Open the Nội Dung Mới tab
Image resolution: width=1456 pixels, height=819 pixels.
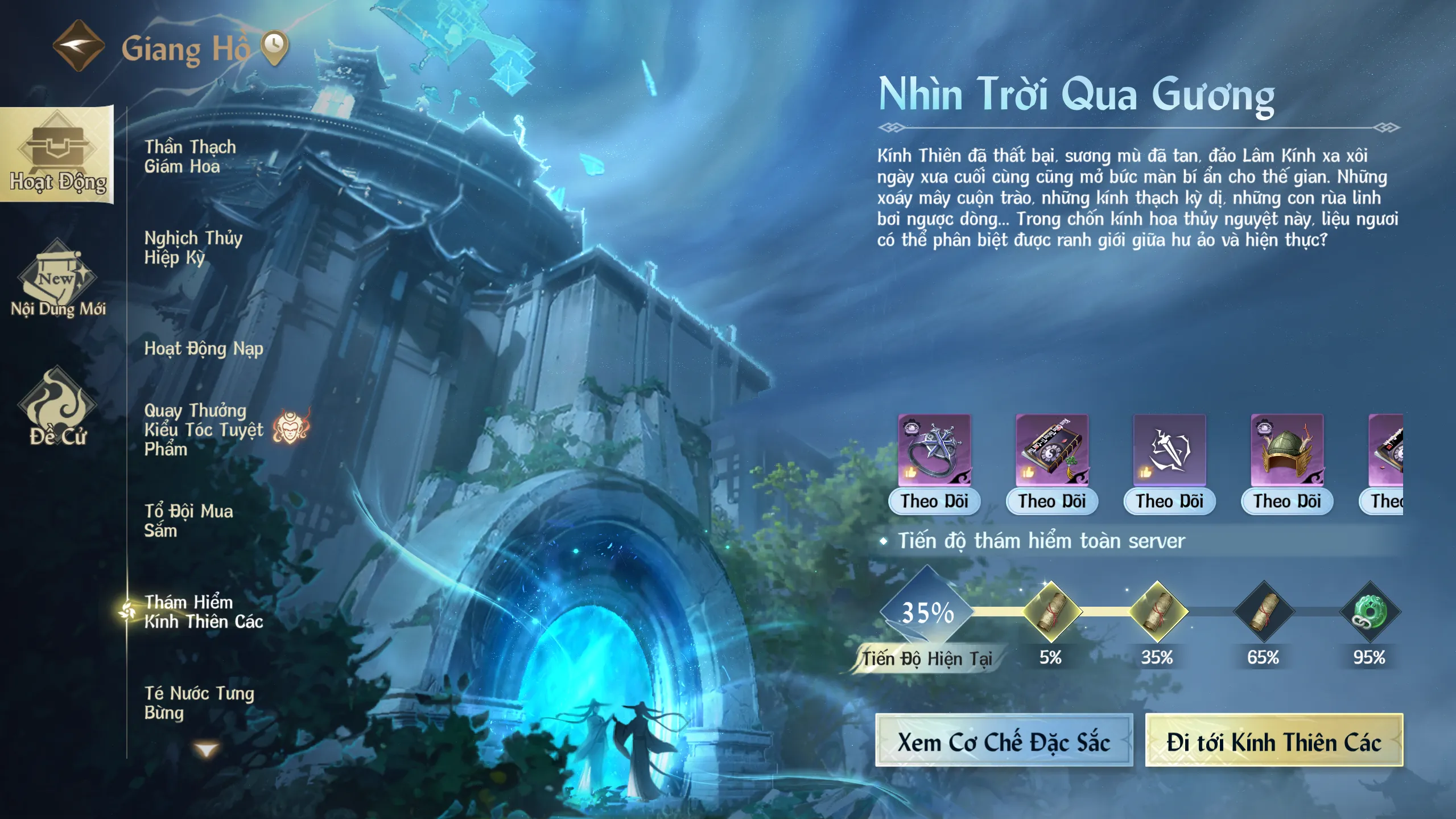point(58,280)
